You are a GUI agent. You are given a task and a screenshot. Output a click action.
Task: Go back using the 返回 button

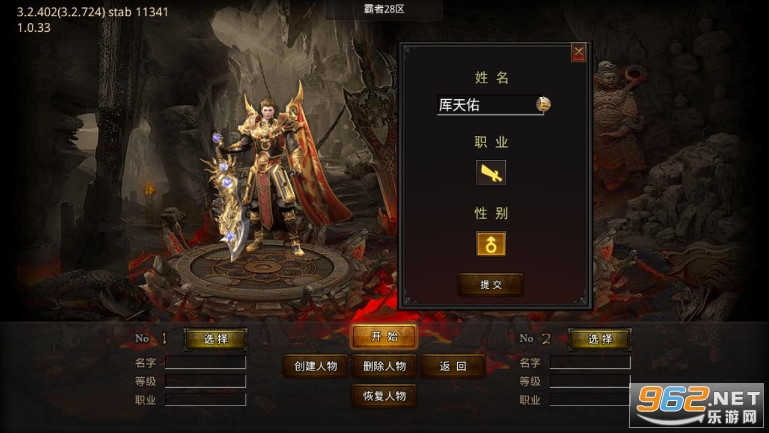[x=453, y=366]
